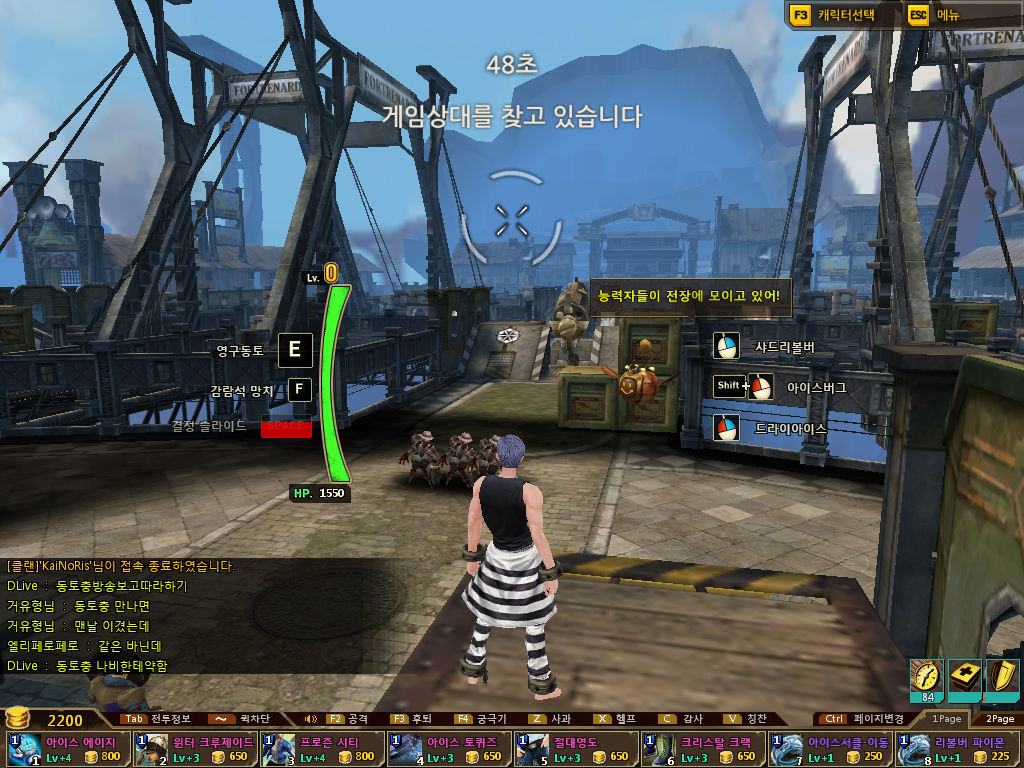Purchase the 윈터 크루제이드 item slot
This screenshot has height=768, width=1024.
coord(195,749)
